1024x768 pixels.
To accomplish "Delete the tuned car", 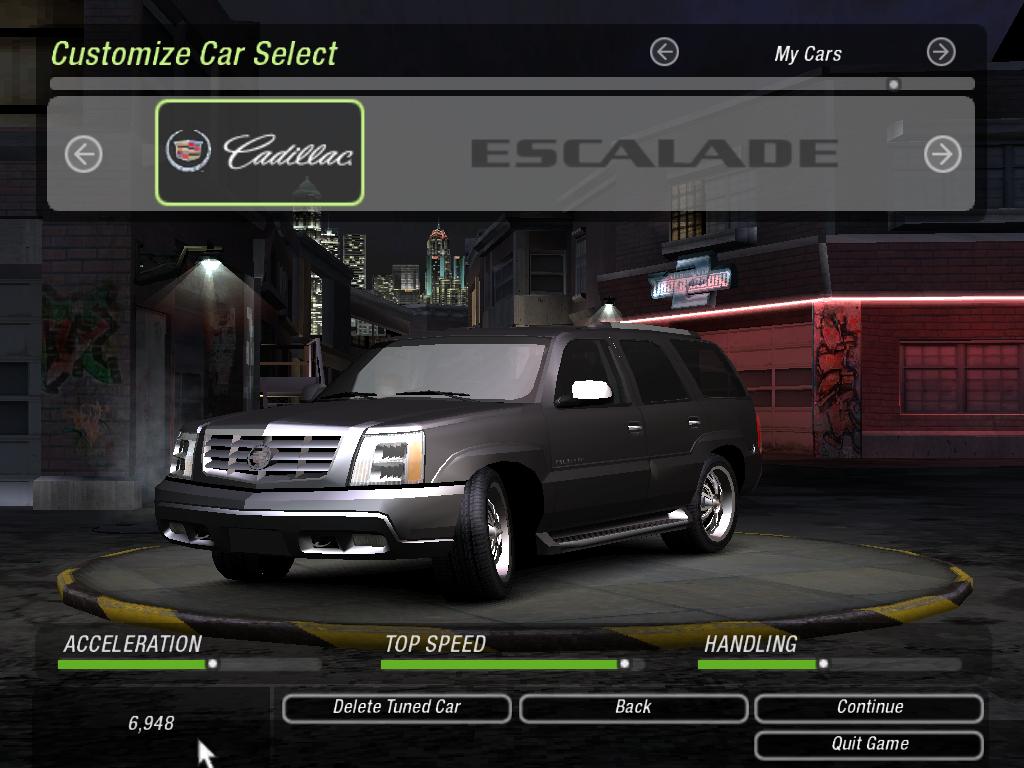I will point(397,707).
